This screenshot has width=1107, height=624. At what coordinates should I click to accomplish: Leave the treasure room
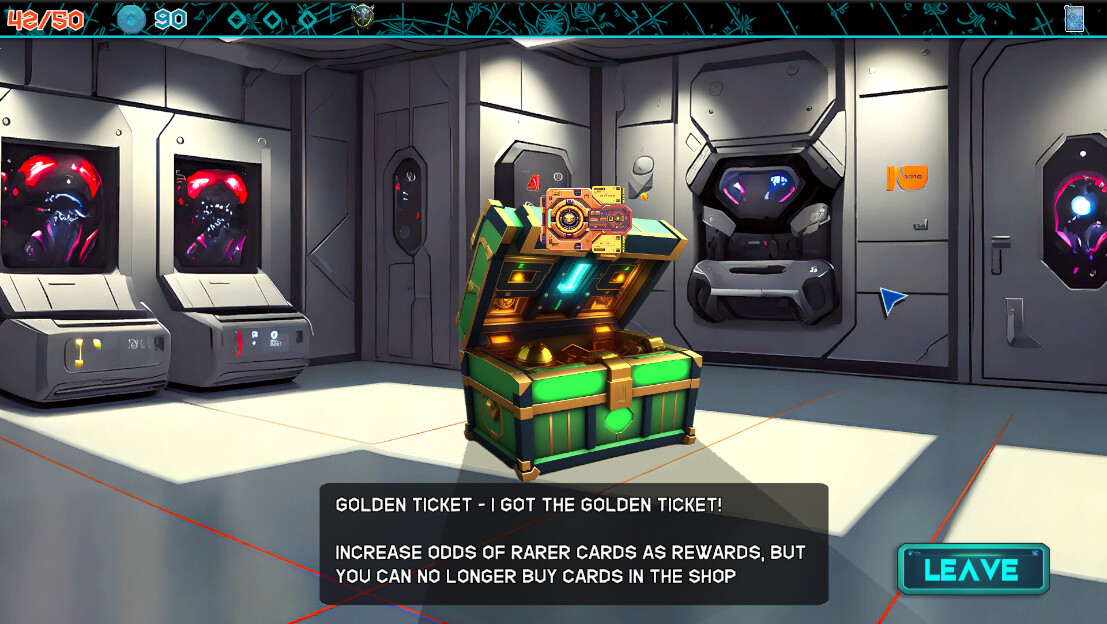point(972,569)
